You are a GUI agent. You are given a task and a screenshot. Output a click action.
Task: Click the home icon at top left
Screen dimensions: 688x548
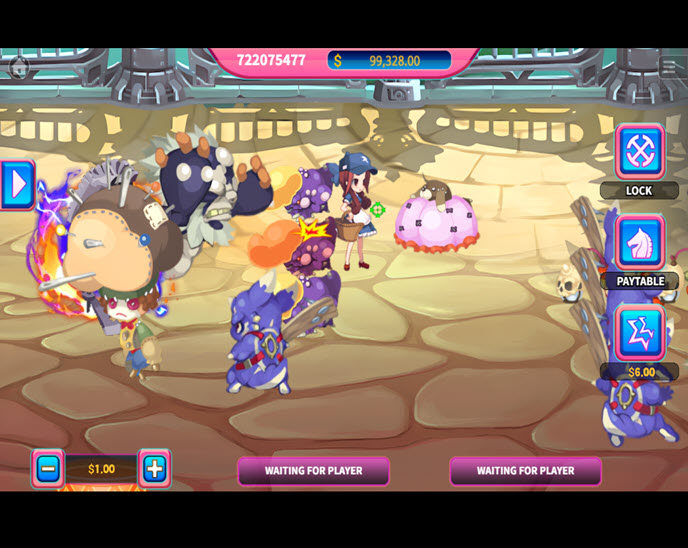click(18, 66)
